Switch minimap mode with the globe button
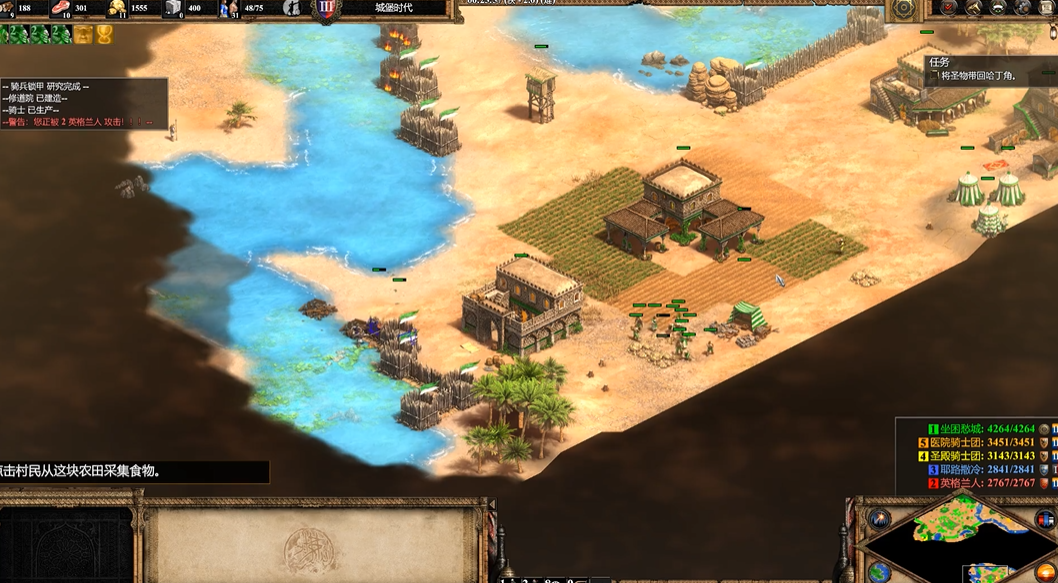 tap(879, 572)
